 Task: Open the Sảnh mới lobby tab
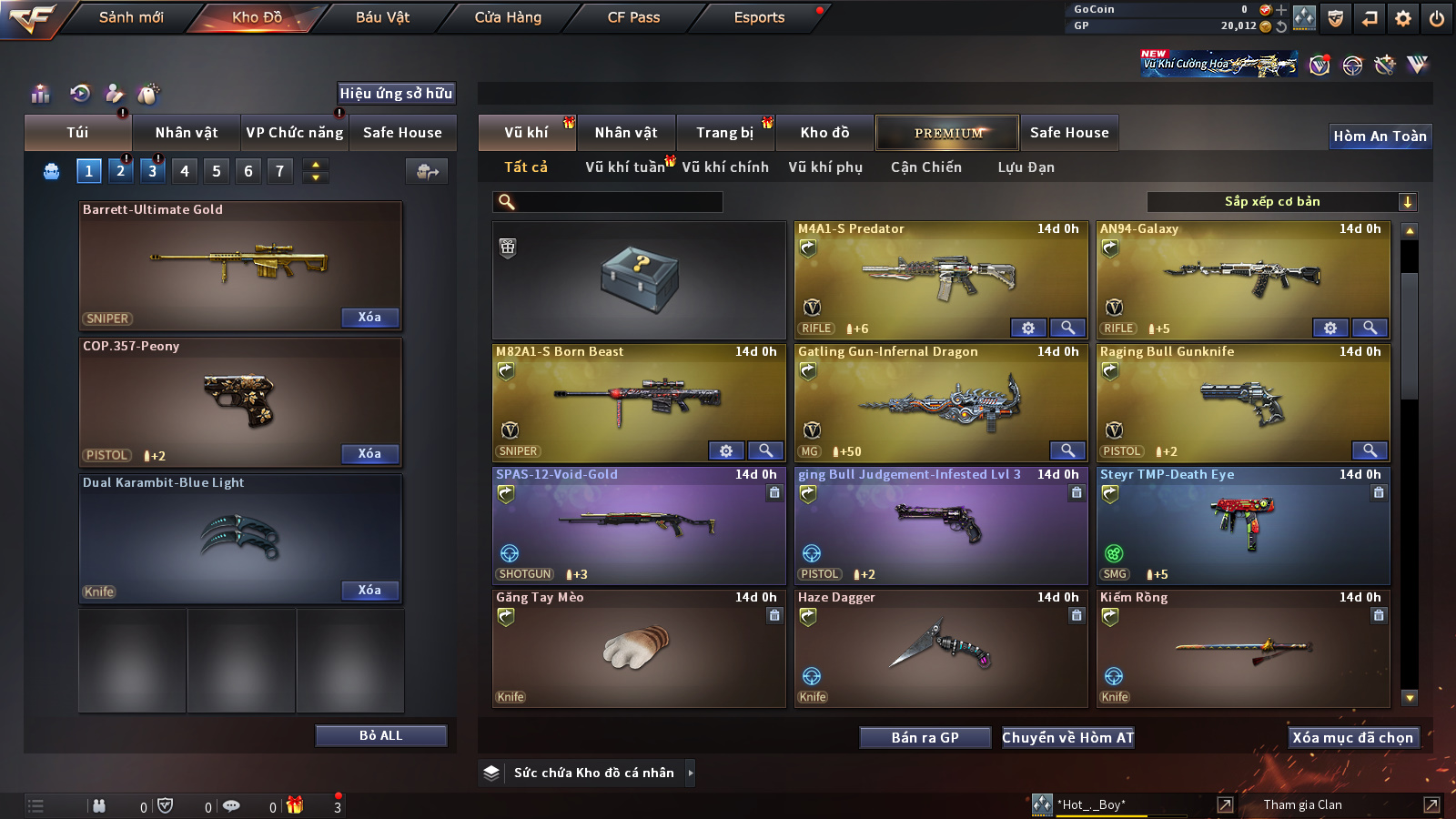(131, 17)
